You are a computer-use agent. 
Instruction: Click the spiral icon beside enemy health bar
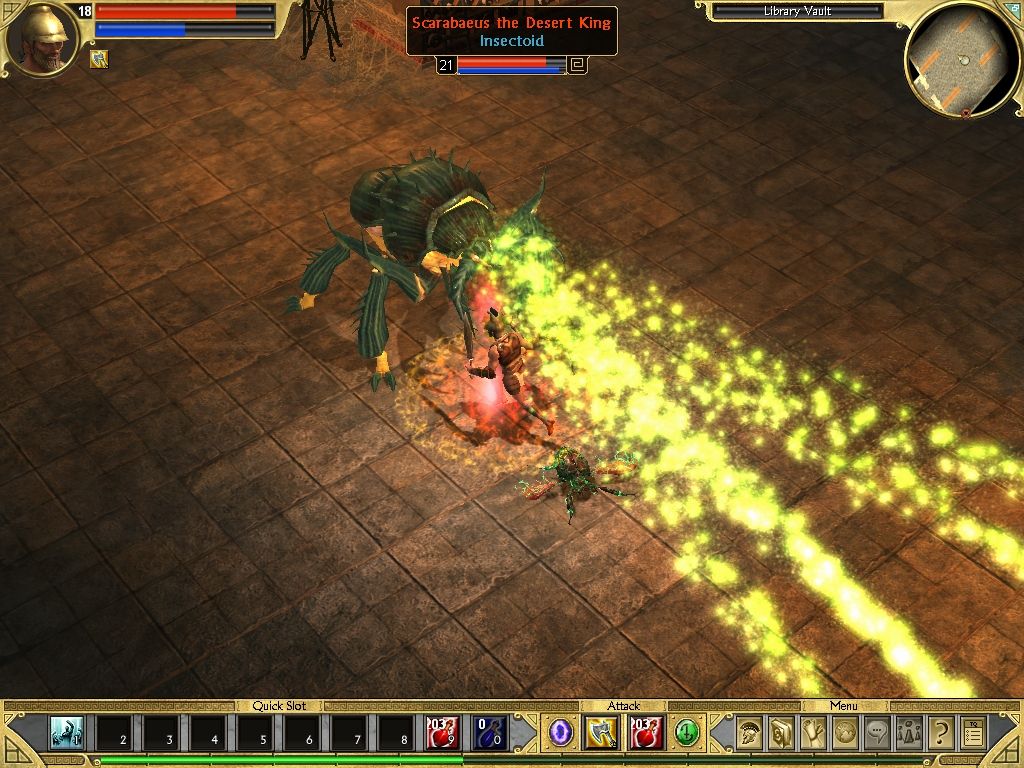(577, 66)
